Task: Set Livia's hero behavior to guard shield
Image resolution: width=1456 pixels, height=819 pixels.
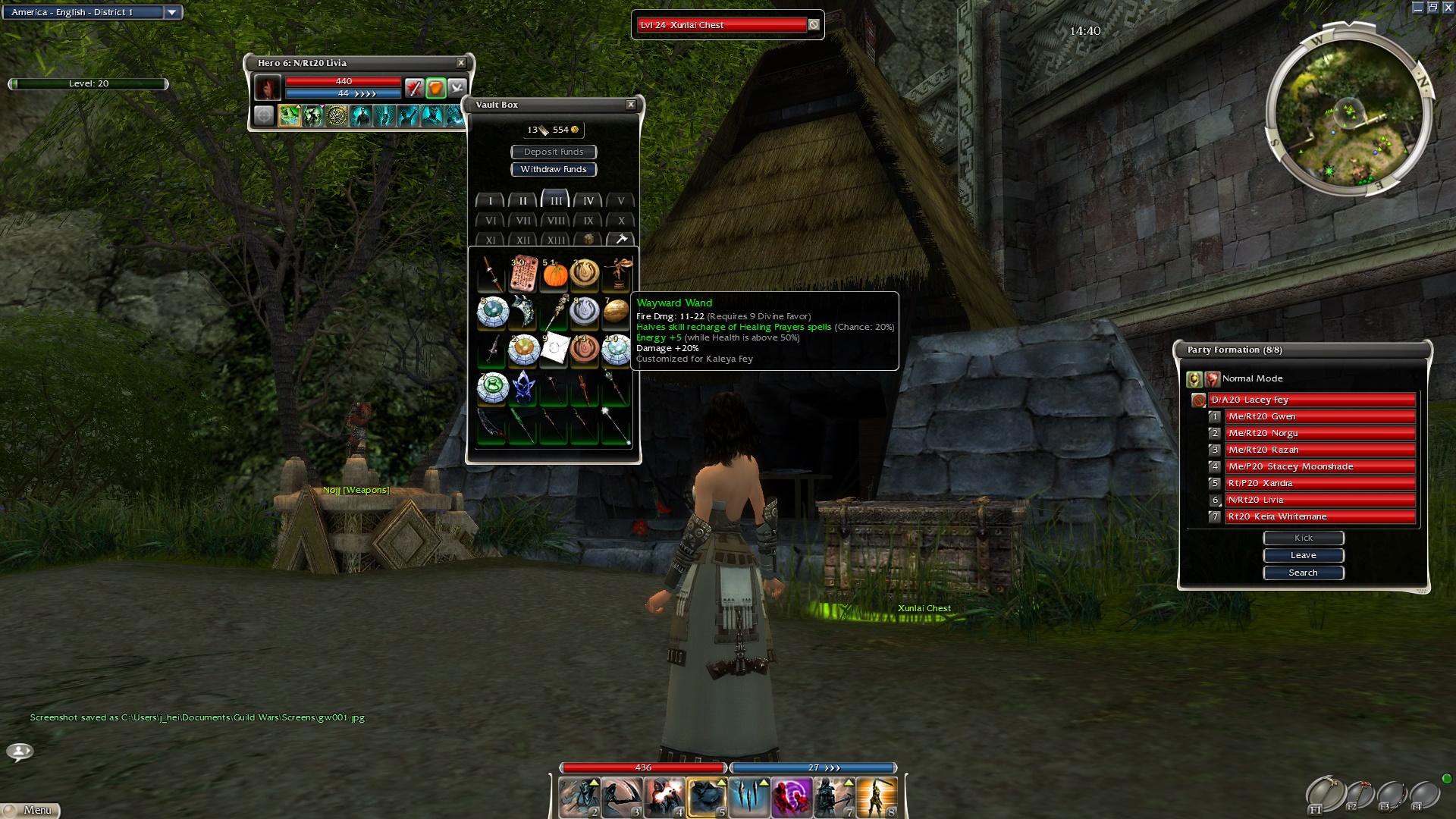Action: coord(435,88)
